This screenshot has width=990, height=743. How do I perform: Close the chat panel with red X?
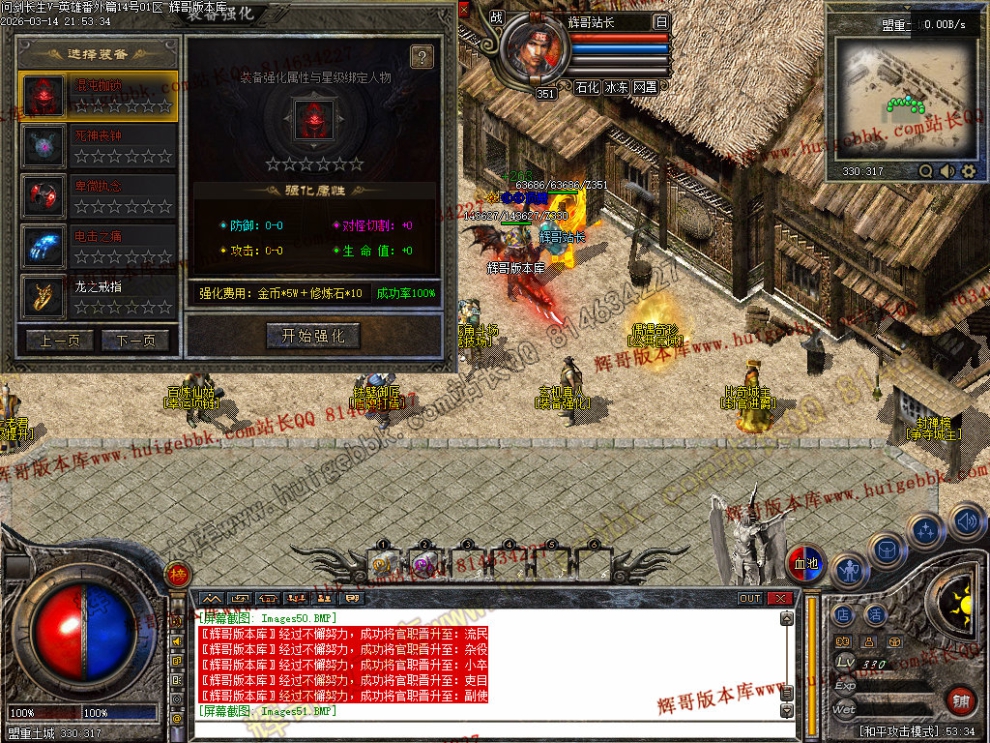[x=780, y=598]
